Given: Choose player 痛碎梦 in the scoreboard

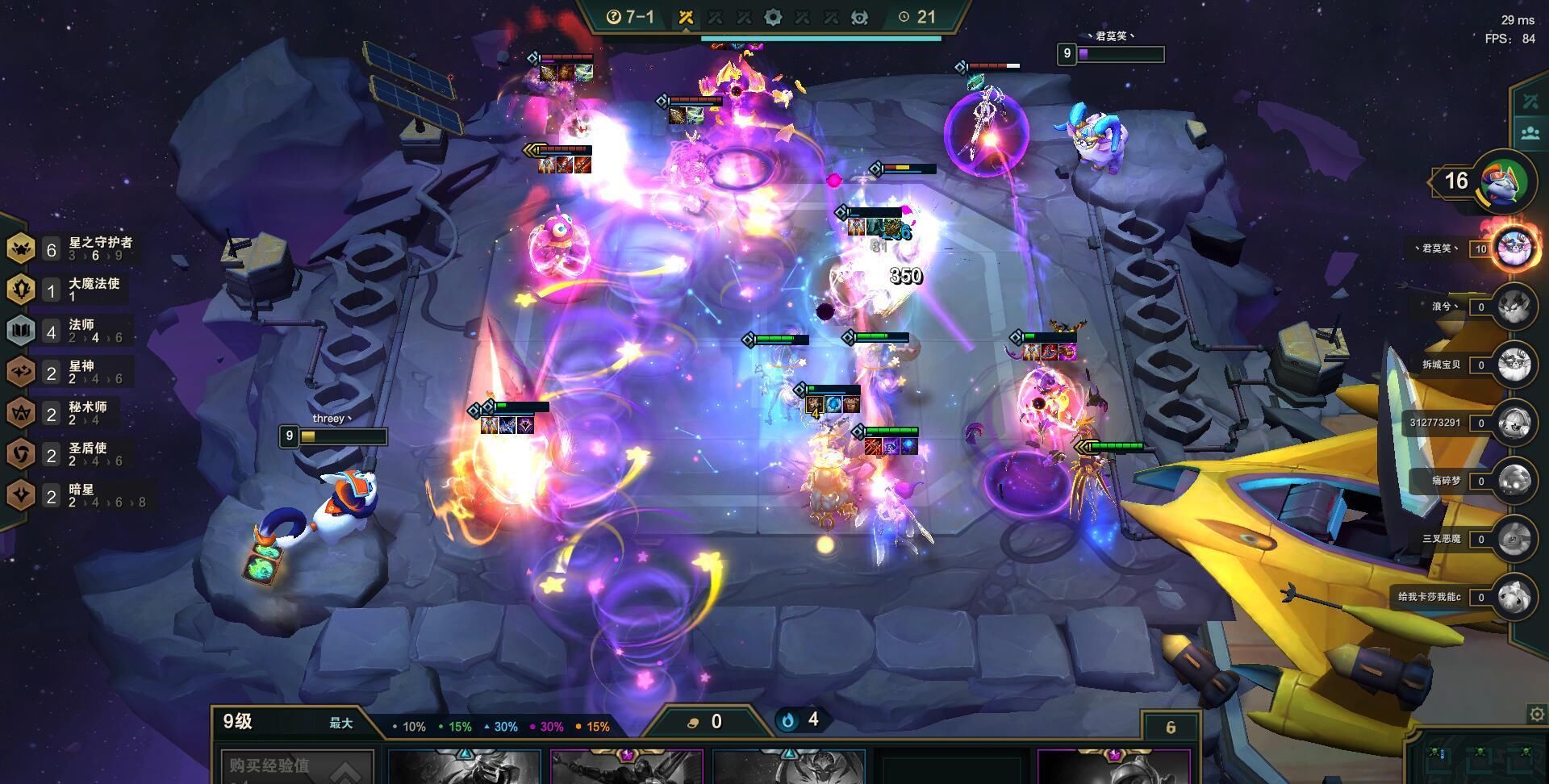Looking at the screenshot, I should [1515, 481].
